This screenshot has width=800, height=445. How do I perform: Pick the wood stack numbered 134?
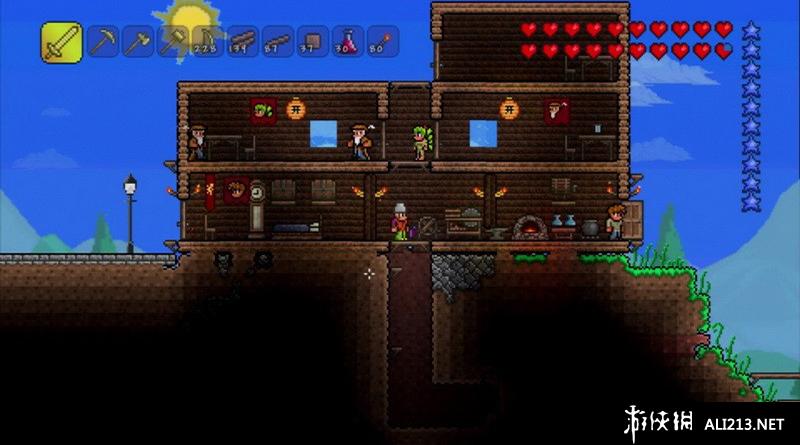pos(243,41)
